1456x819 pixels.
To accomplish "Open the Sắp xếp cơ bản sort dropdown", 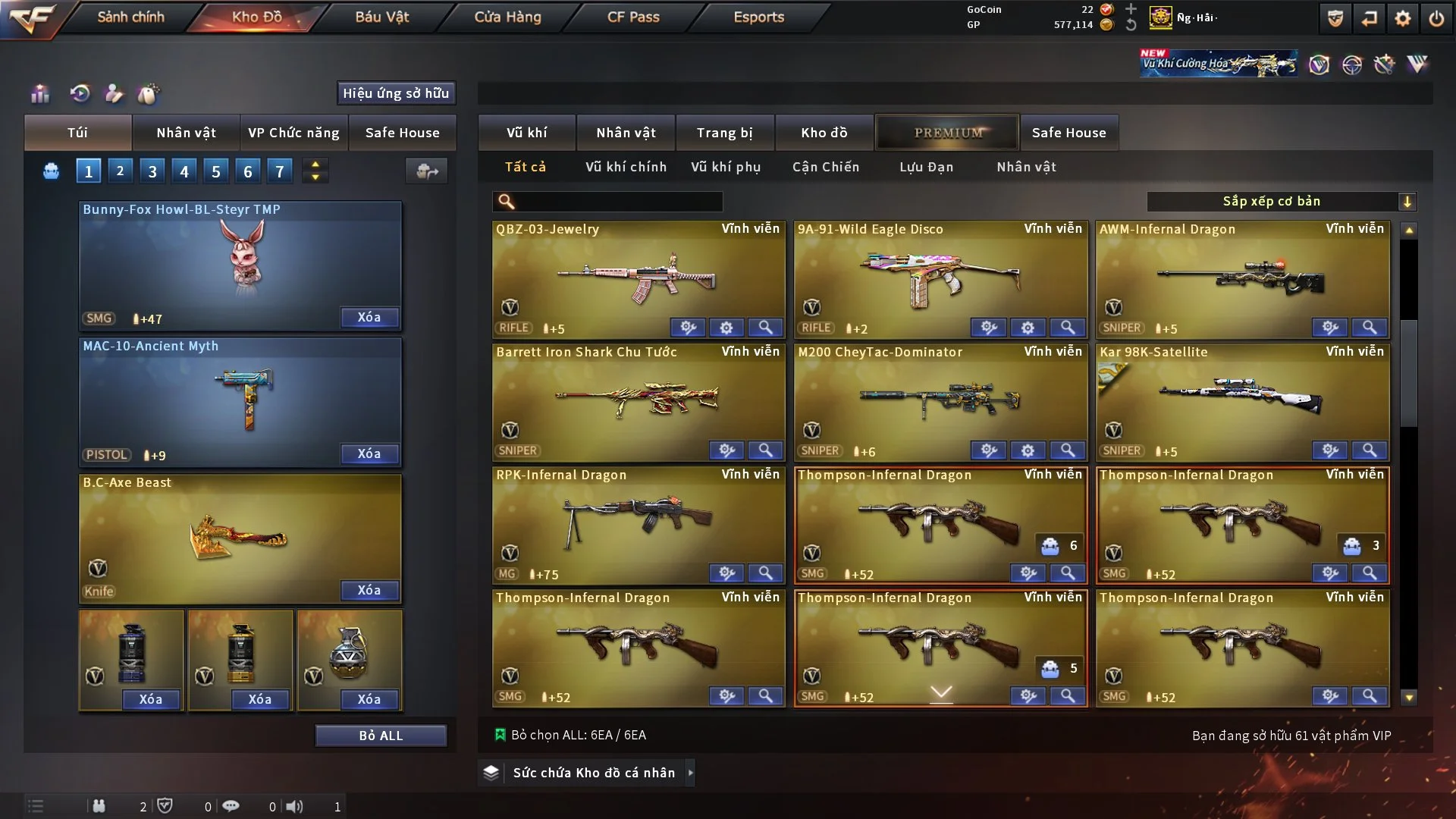I will pyautogui.click(x=1281, y=201).
